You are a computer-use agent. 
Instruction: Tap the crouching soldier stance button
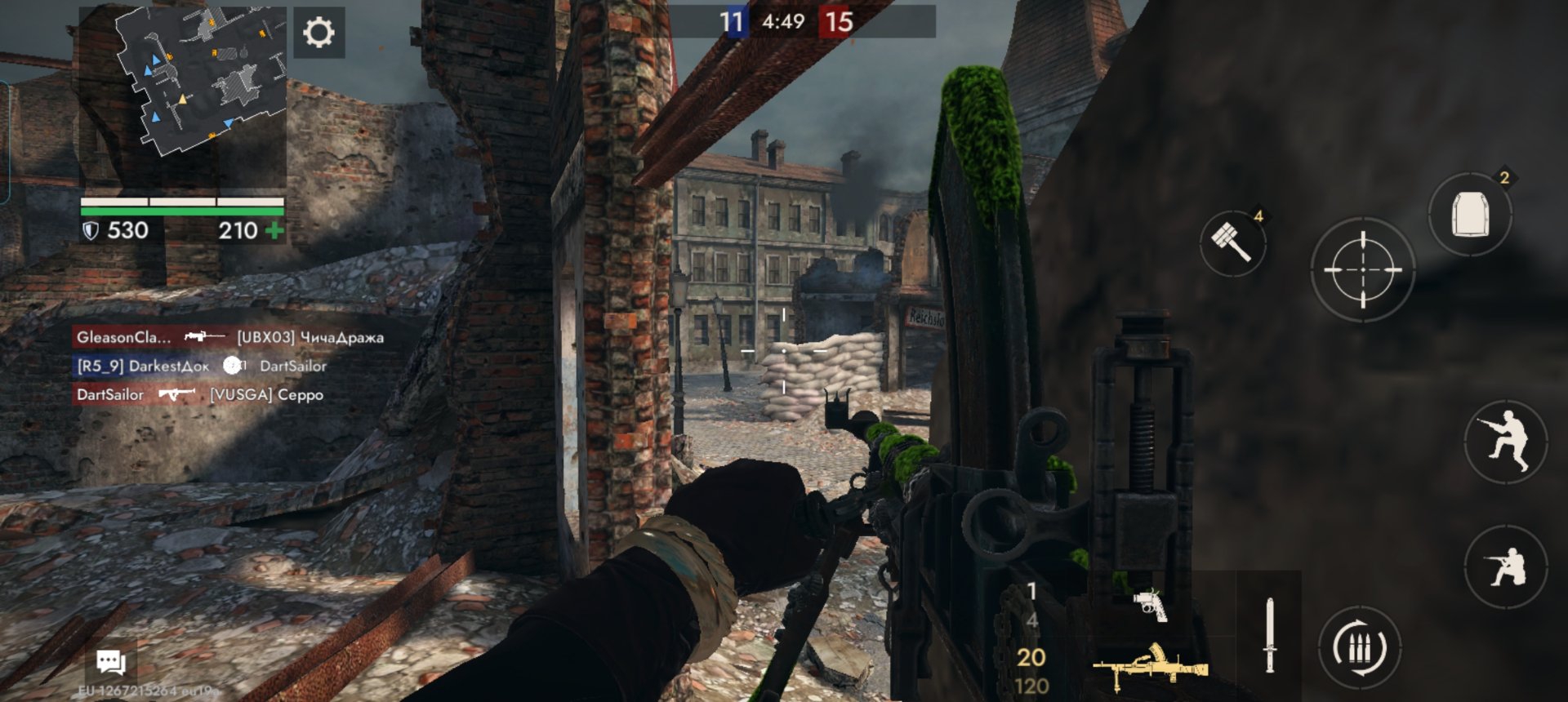(1505, 566)
